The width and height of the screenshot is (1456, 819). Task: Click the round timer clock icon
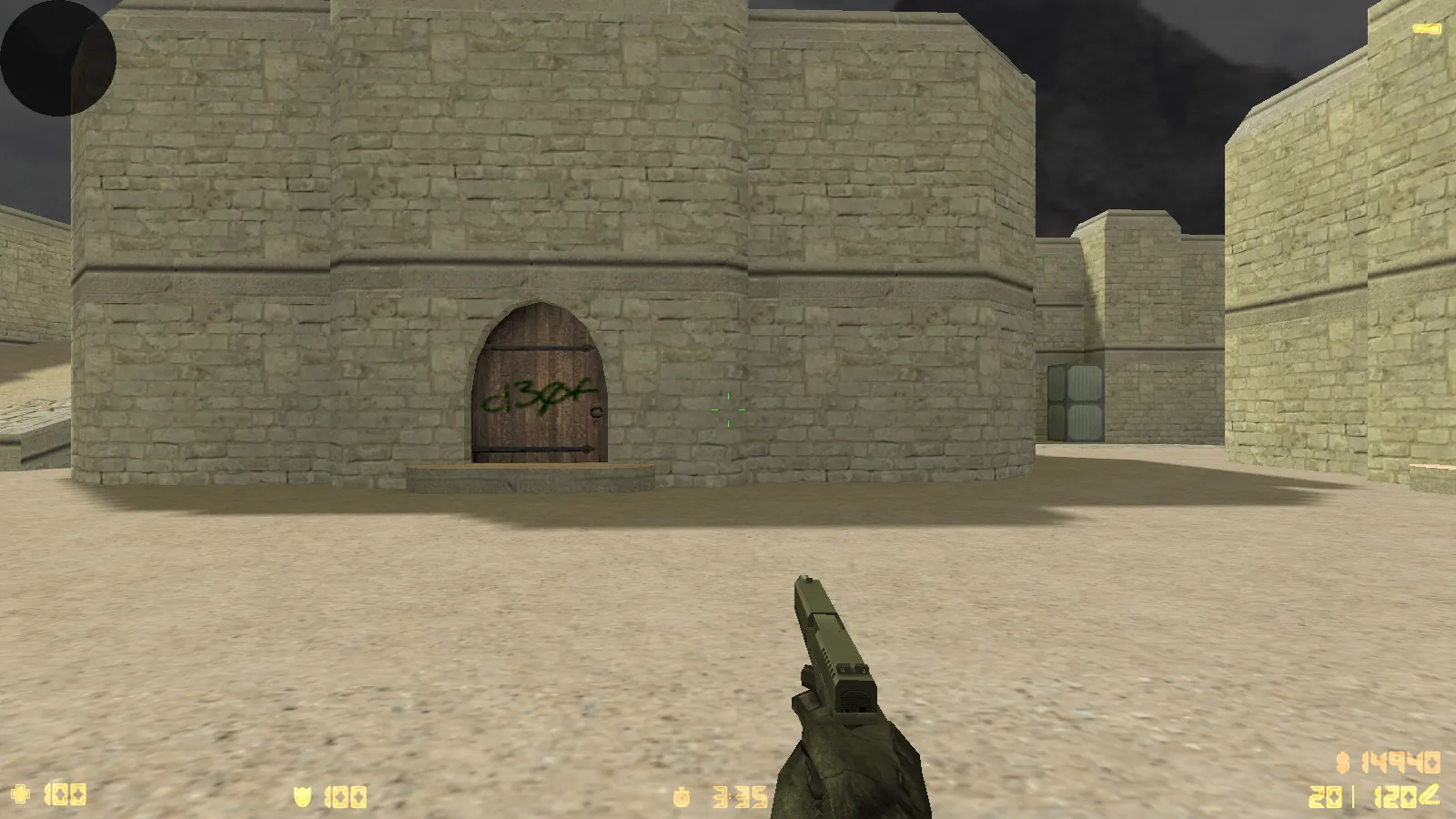[682, 795]
